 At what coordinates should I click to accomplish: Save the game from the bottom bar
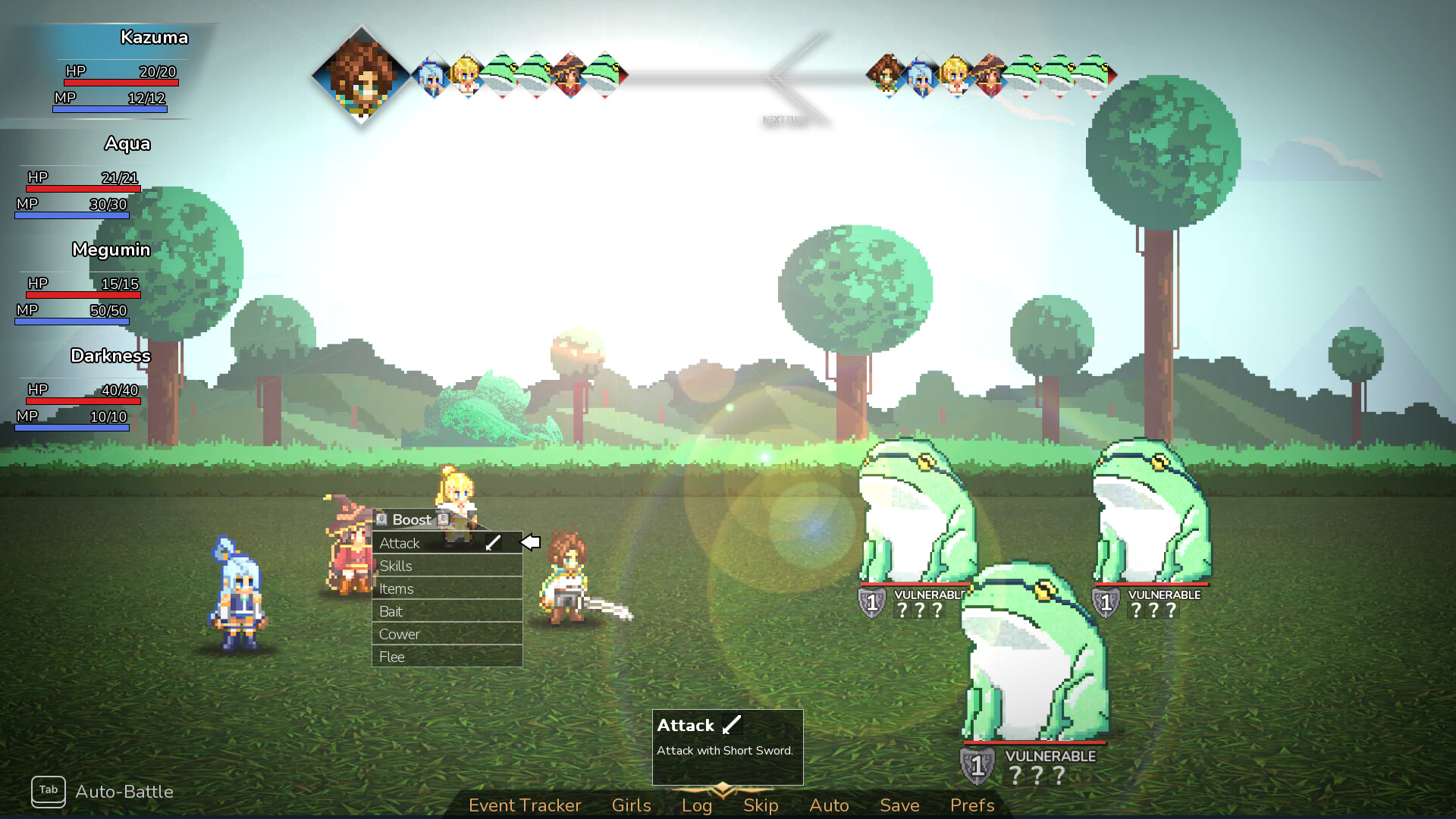[x=899, y=805]
